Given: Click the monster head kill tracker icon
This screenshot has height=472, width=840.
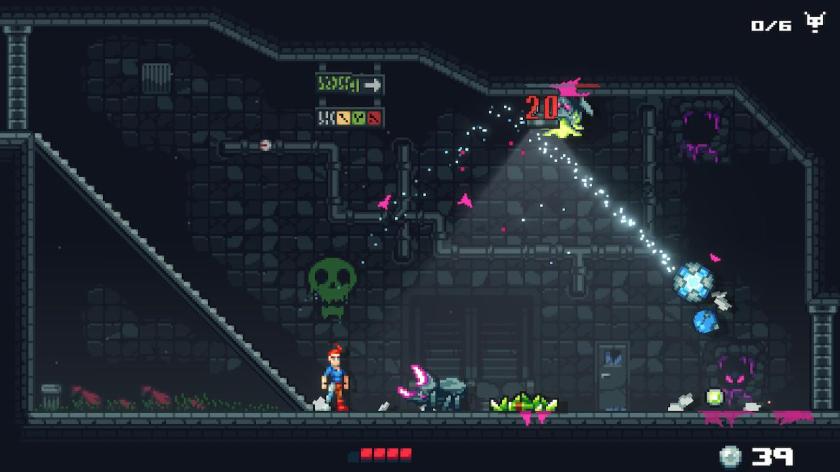Looking at the screenshot, I should pos(812,24).
